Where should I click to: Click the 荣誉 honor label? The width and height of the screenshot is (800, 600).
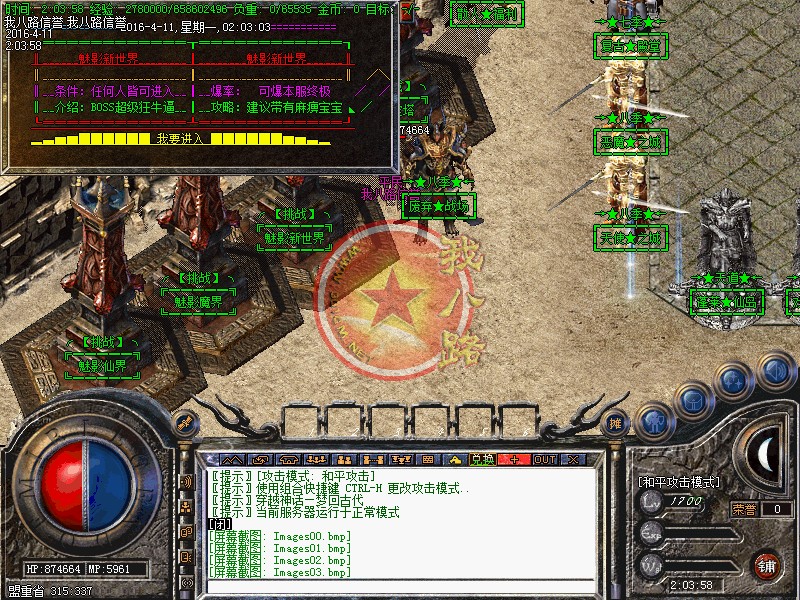(x=743, y=509)
